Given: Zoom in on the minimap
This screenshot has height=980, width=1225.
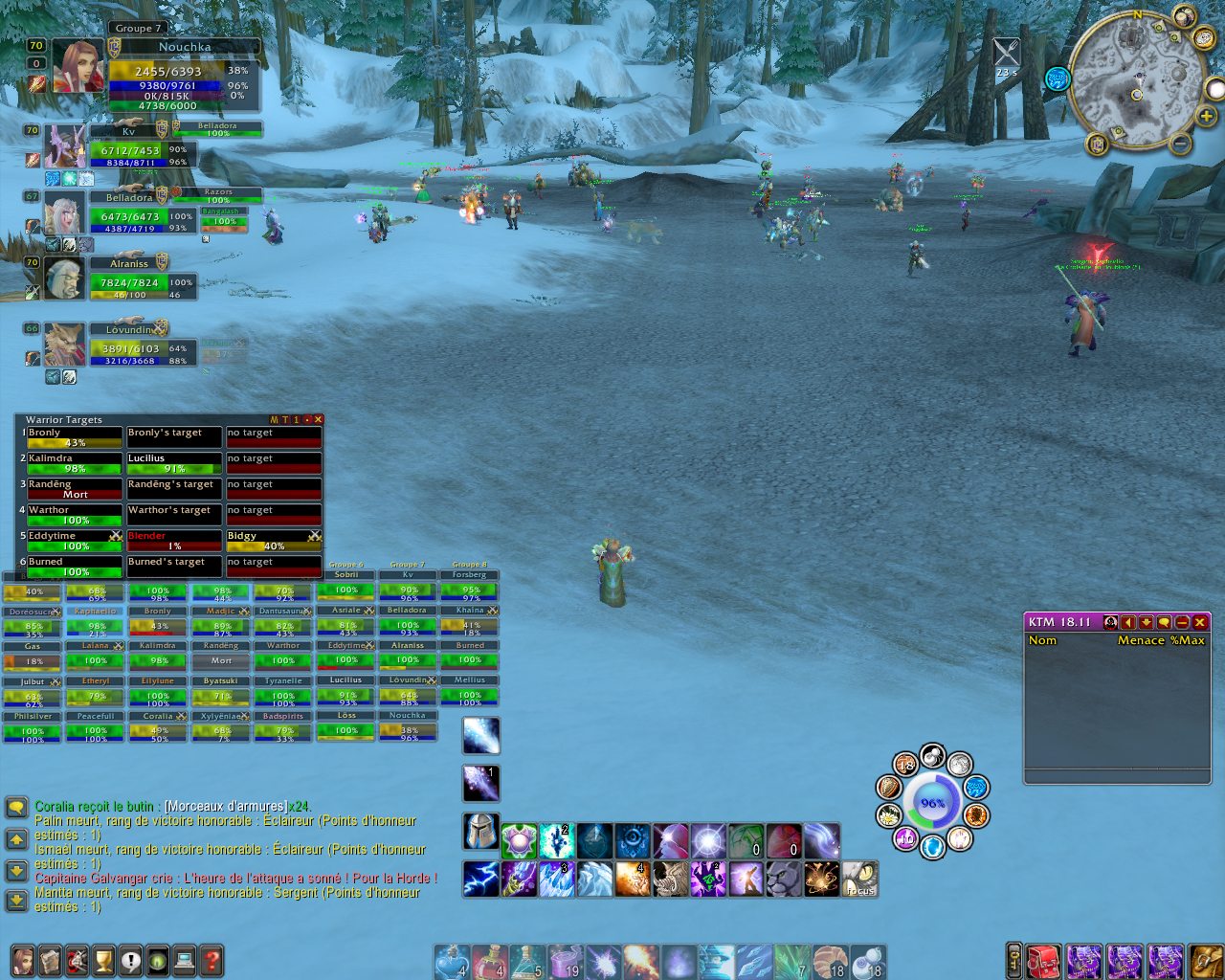Looking at the screenshot, I should coord(1206,117).
